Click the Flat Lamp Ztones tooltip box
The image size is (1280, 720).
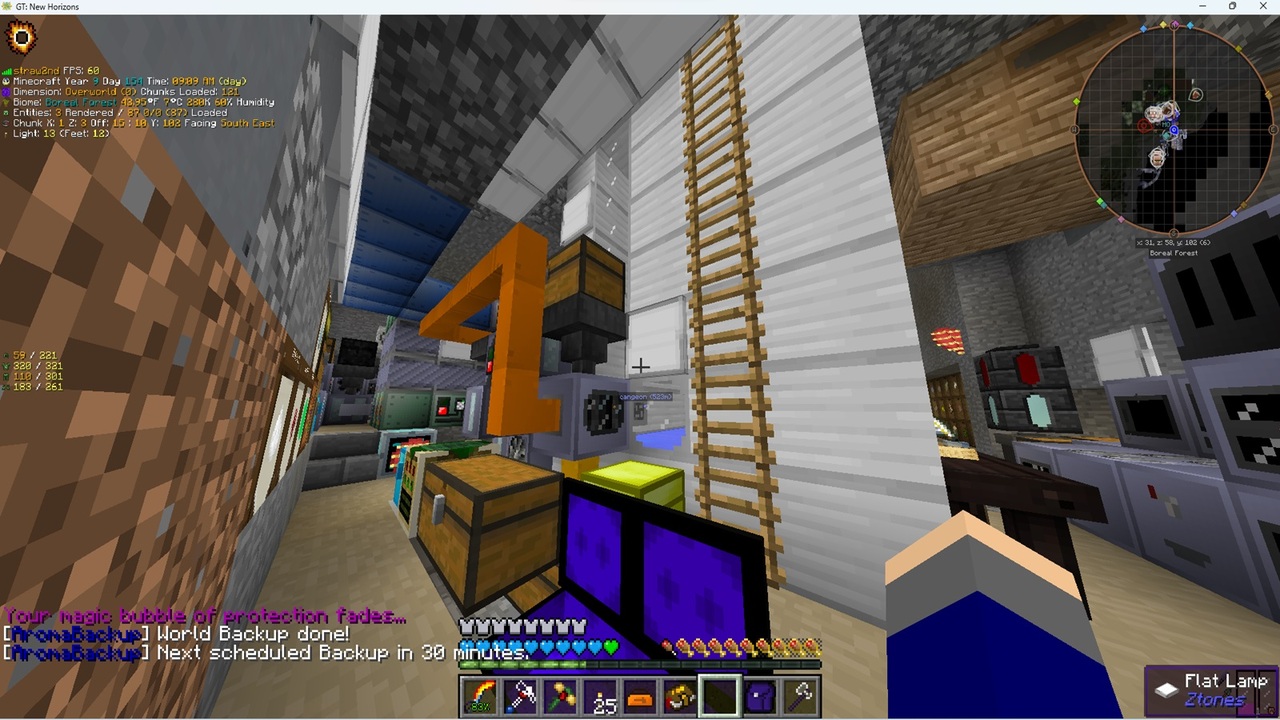point(1210,689)
